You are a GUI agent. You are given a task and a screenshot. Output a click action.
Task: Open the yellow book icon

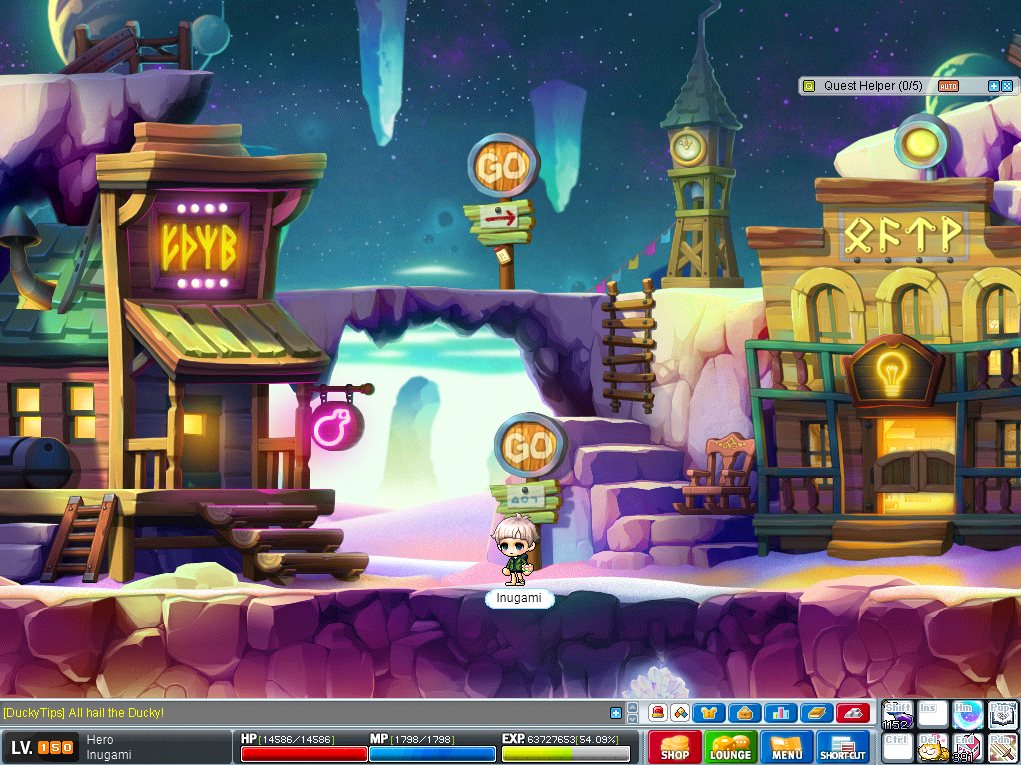coord(816,713)
